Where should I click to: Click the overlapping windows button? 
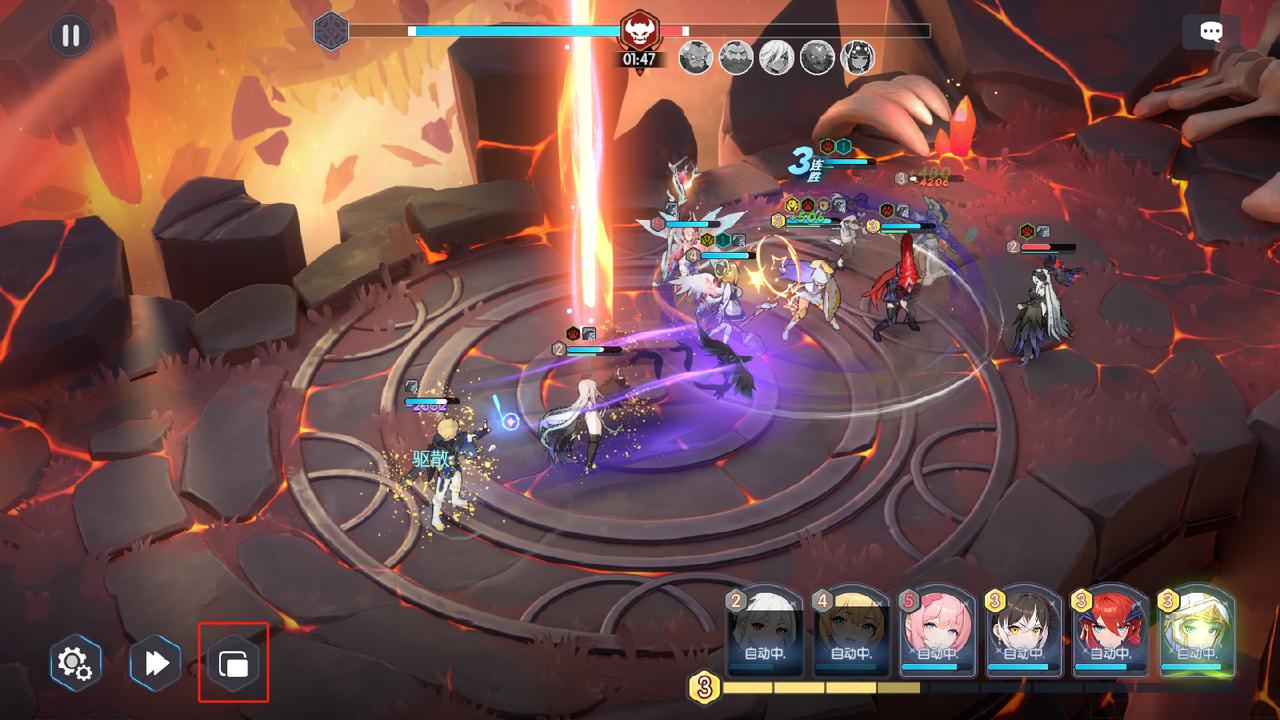click(x=233, y=662)
